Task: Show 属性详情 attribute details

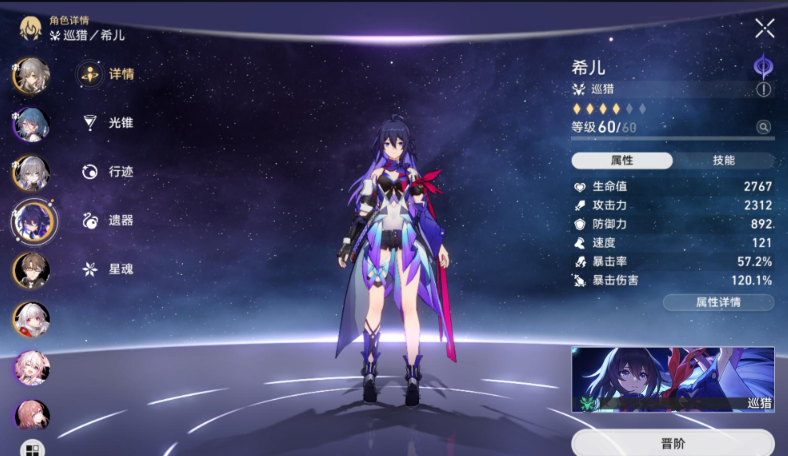Action: click(x=718, y=302)
